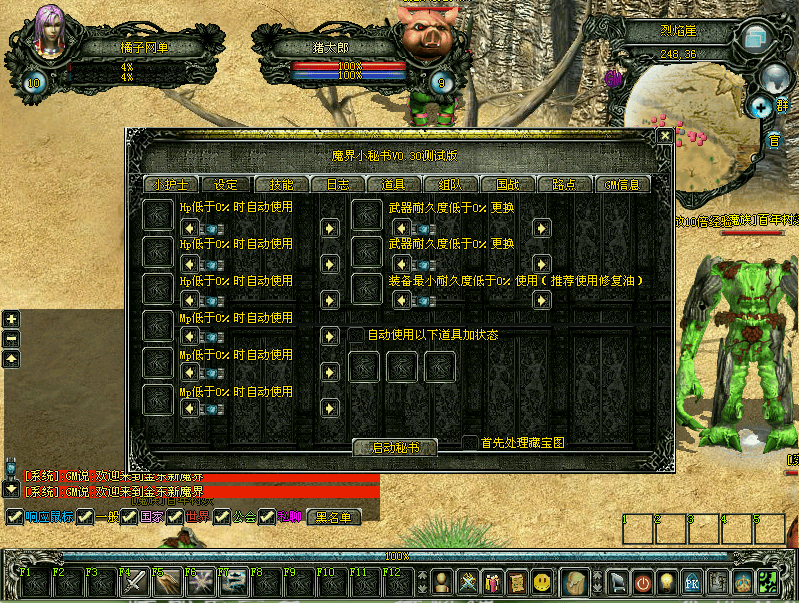Show the 国战 tab
The height and width of the screenshot is (603, 799).
click(x=507, y=185)
